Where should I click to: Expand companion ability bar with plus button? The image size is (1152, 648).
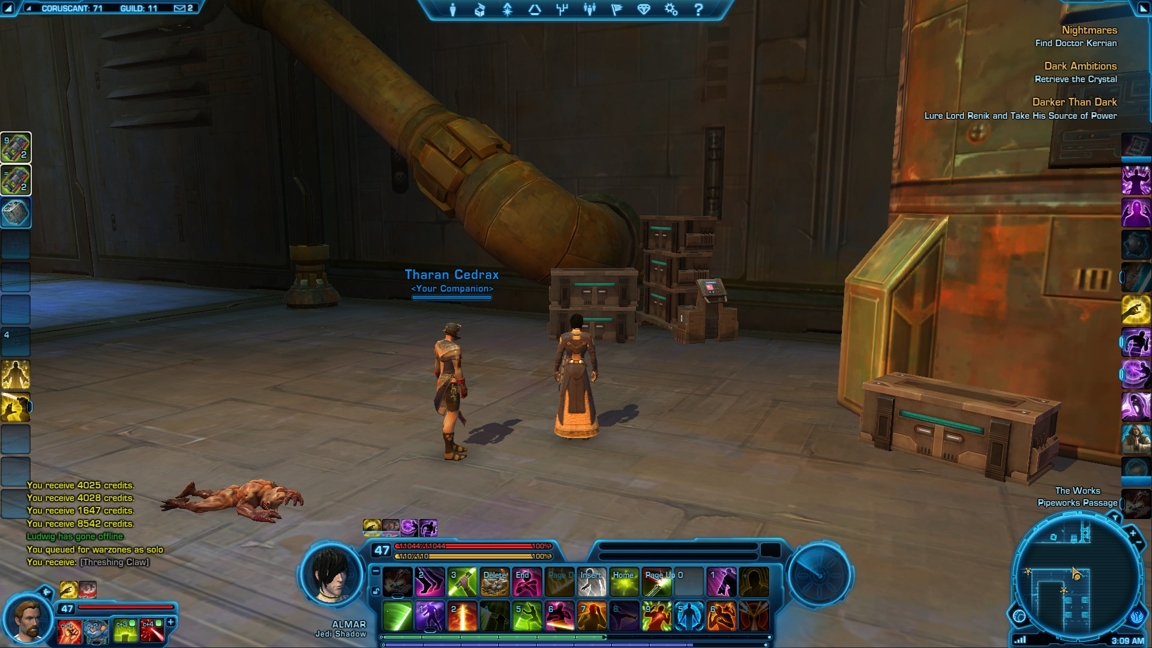point(171,623)
